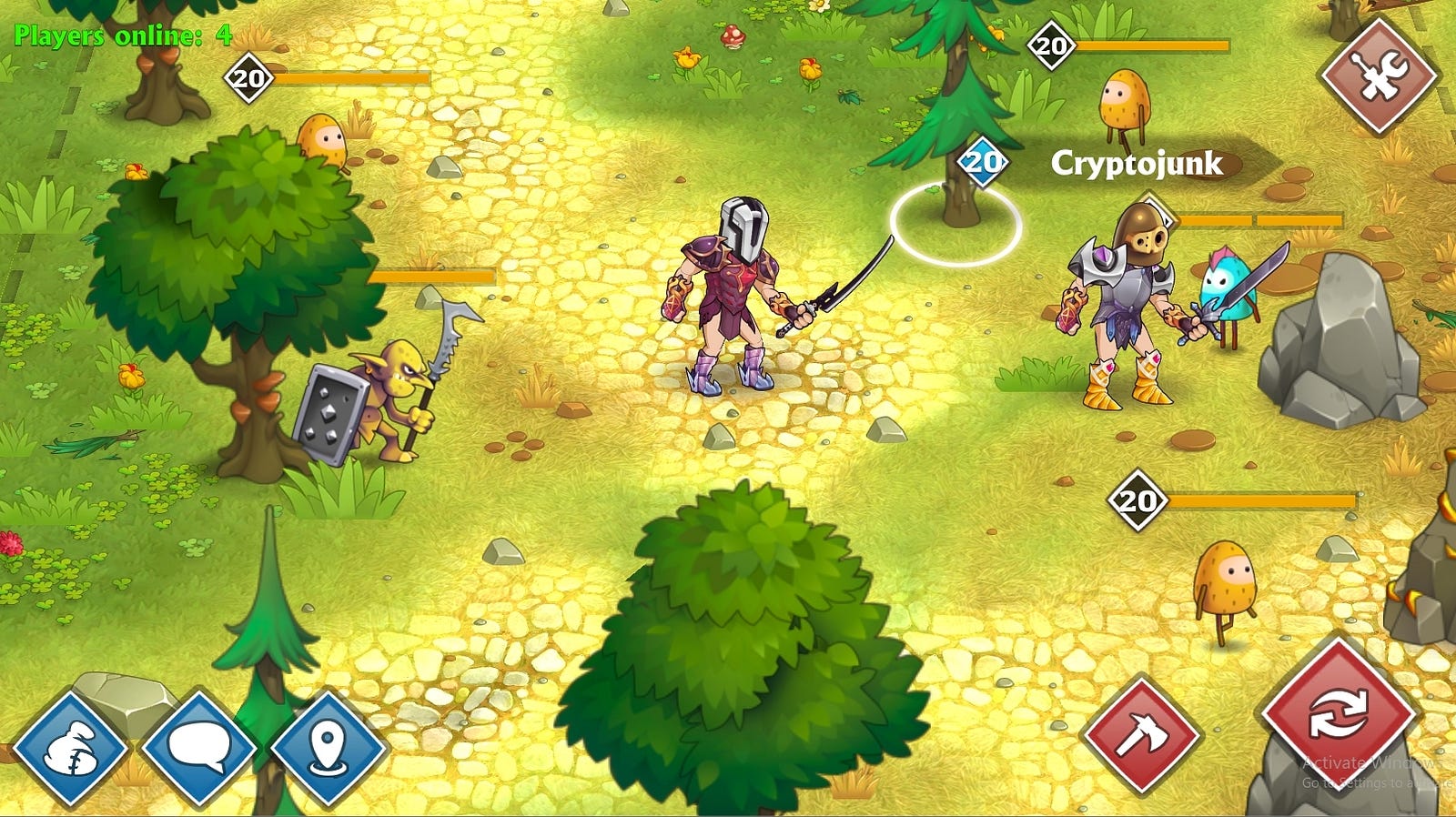Image resolution: width=1456 pixels, height=817 pixels.
Task: Tap the red swap arrows button
Action: (x=1338, y=714)
